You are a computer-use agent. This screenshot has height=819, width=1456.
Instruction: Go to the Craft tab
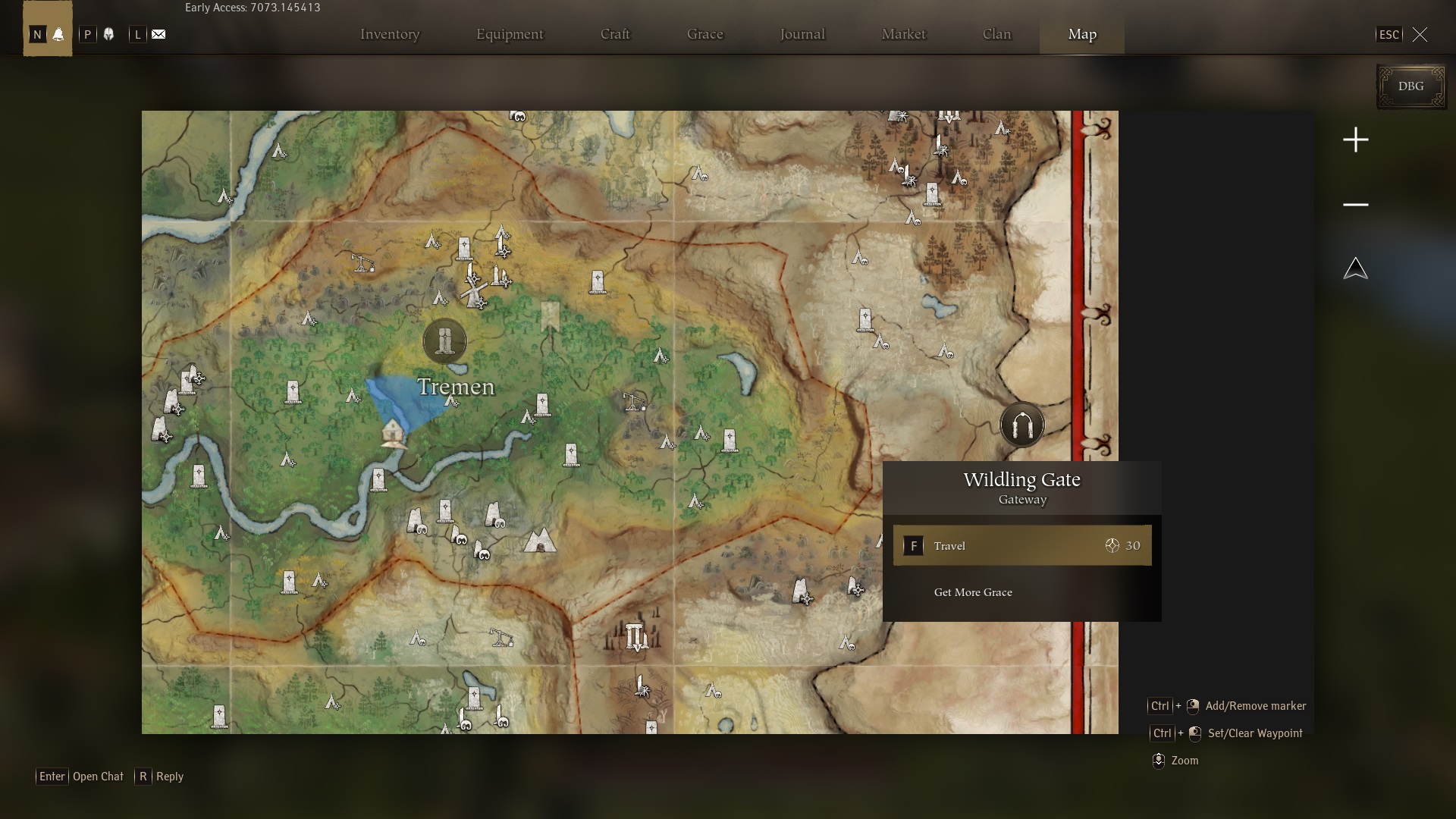(615, 34)
